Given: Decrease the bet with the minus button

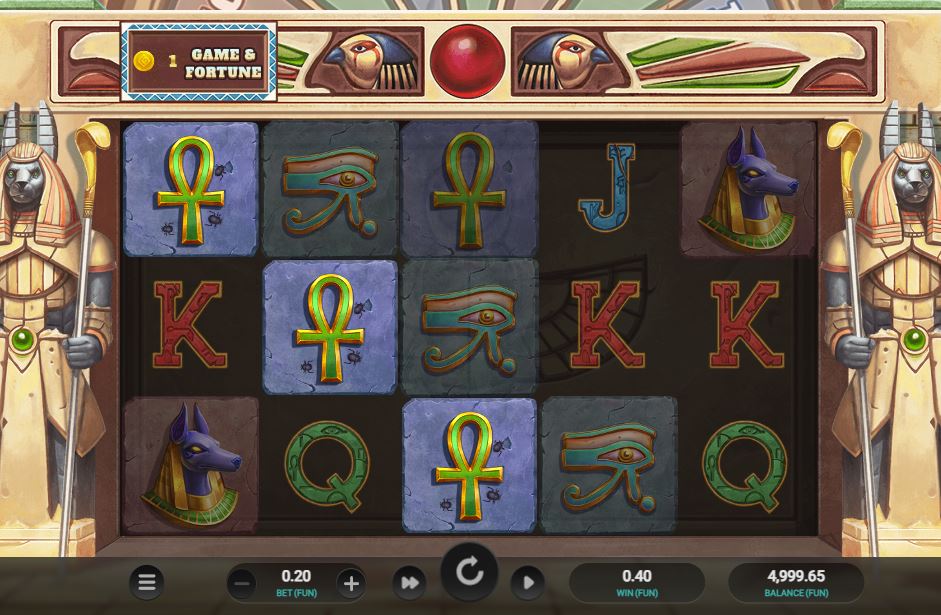Looking at the screenshot, I should [241, 582].
